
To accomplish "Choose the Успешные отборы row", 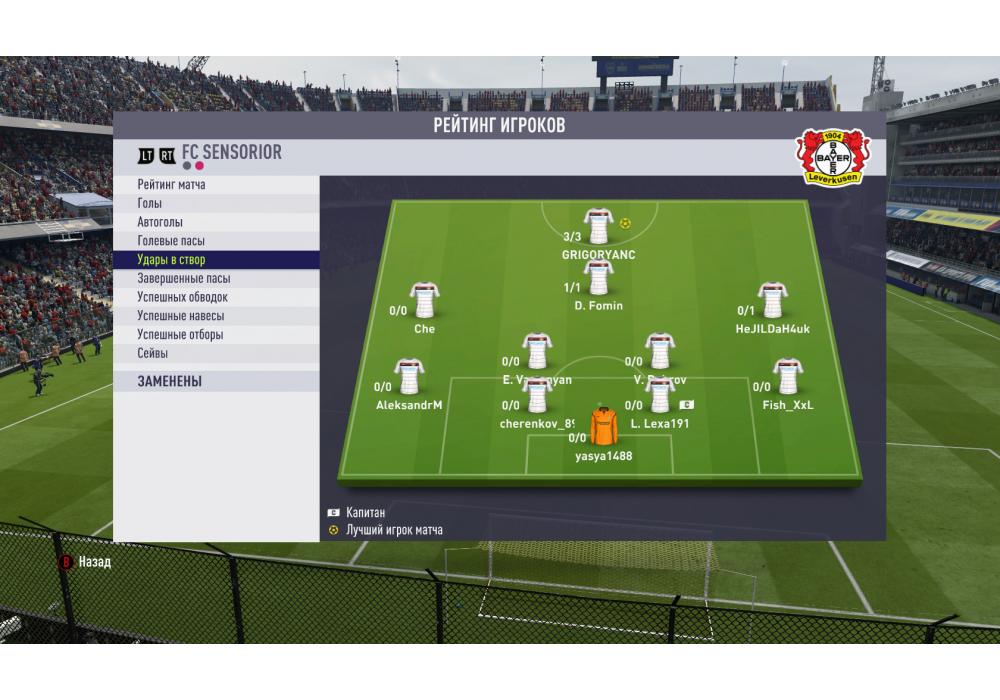I will point(215,335).
